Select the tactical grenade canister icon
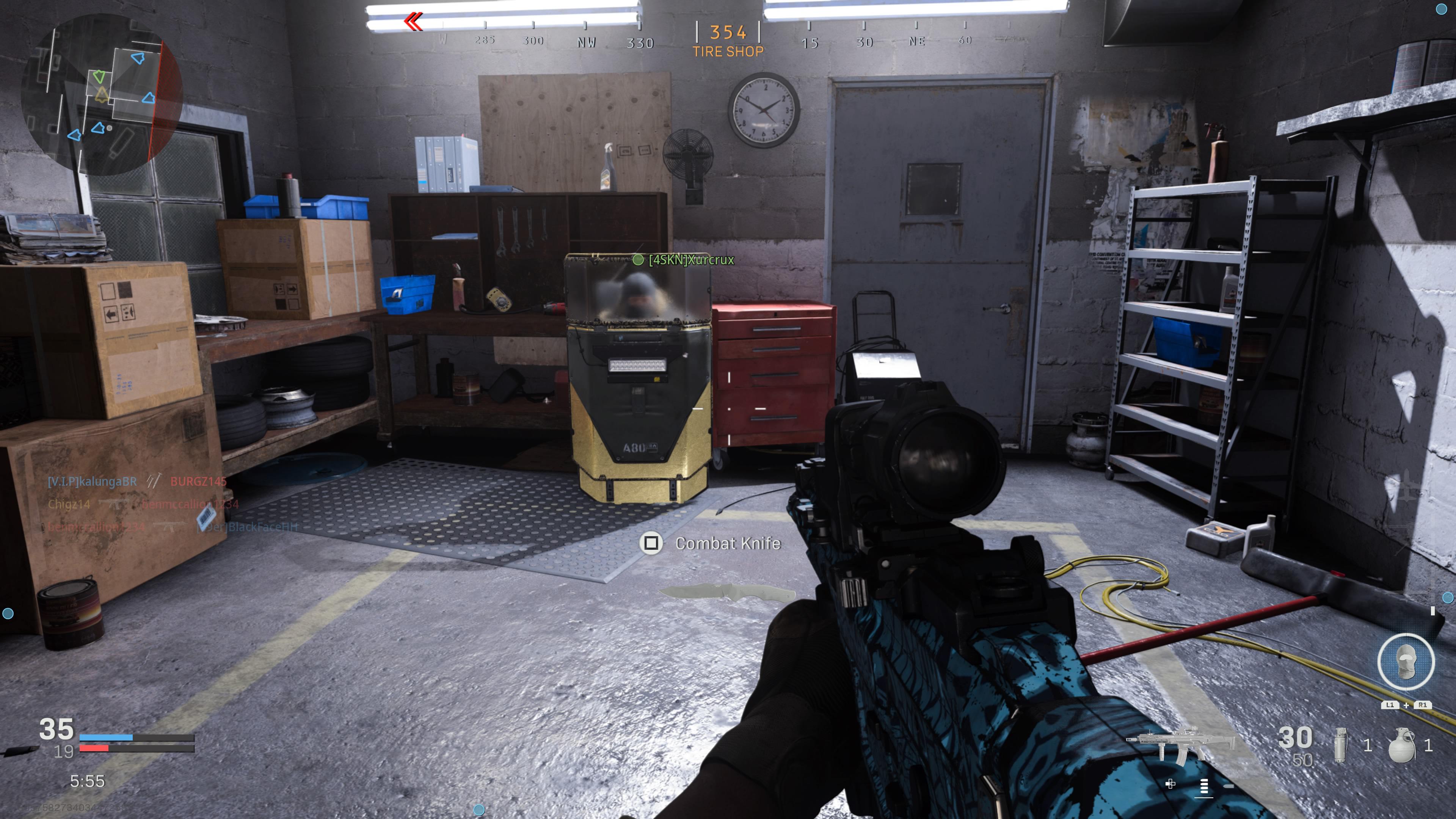The image size is (1456, 819). (x=1340, y=745)
